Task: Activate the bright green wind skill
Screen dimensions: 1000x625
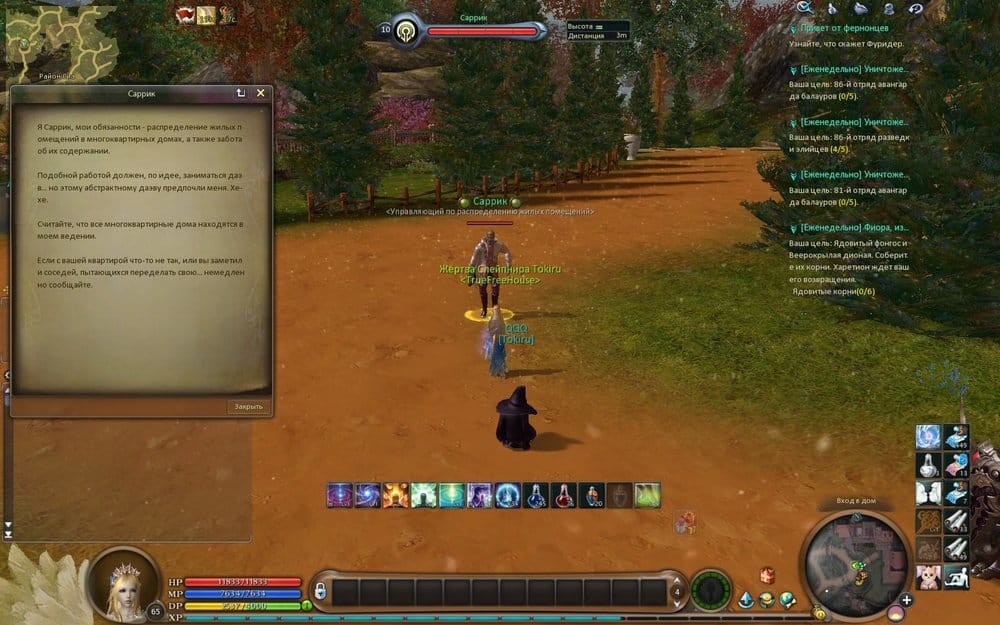Action: 649,494
